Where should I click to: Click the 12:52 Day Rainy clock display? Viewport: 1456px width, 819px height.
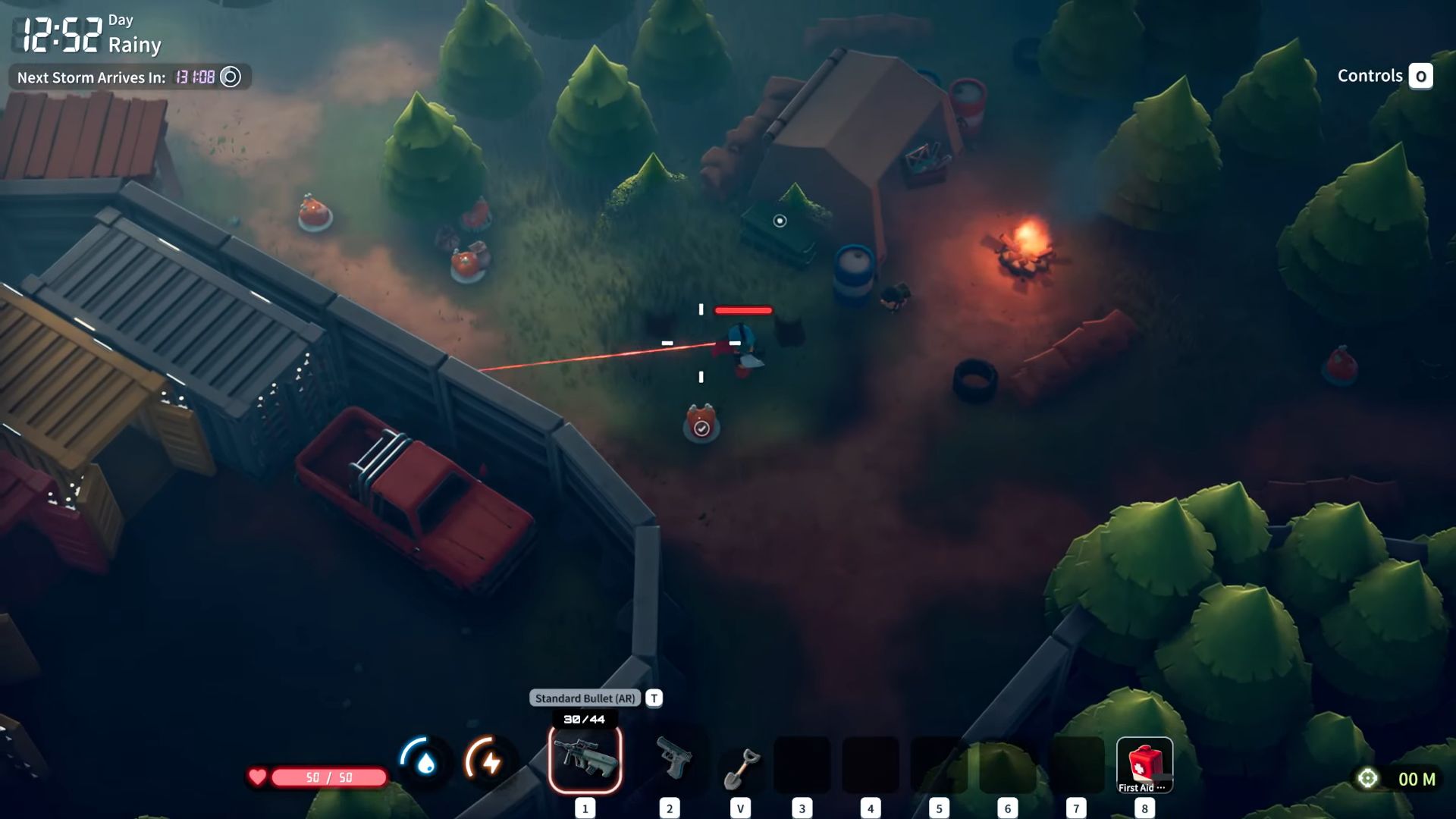tap(83, 34)
